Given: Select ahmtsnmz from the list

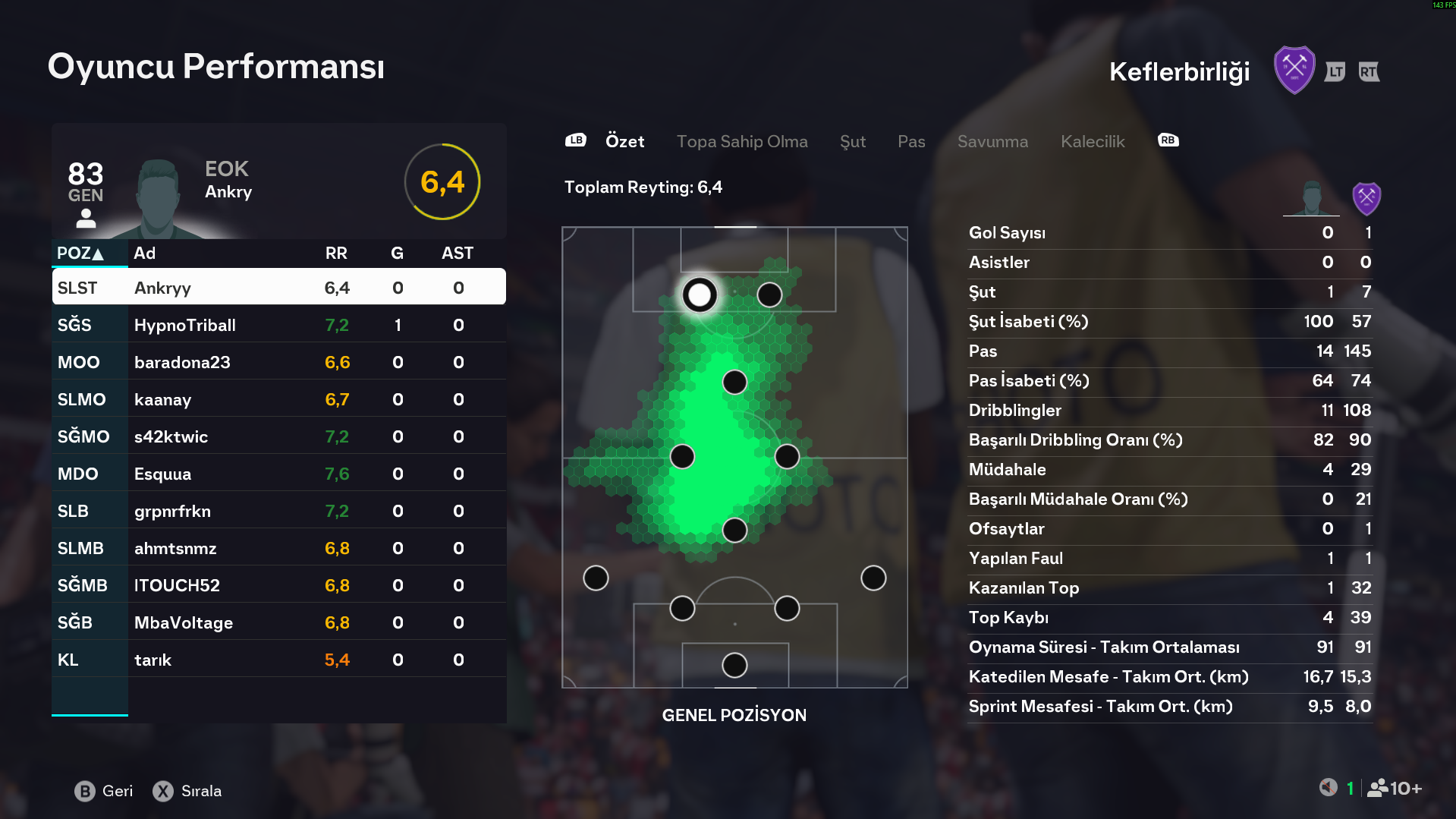Looking at the screenshot, I should tap(278, 548).
